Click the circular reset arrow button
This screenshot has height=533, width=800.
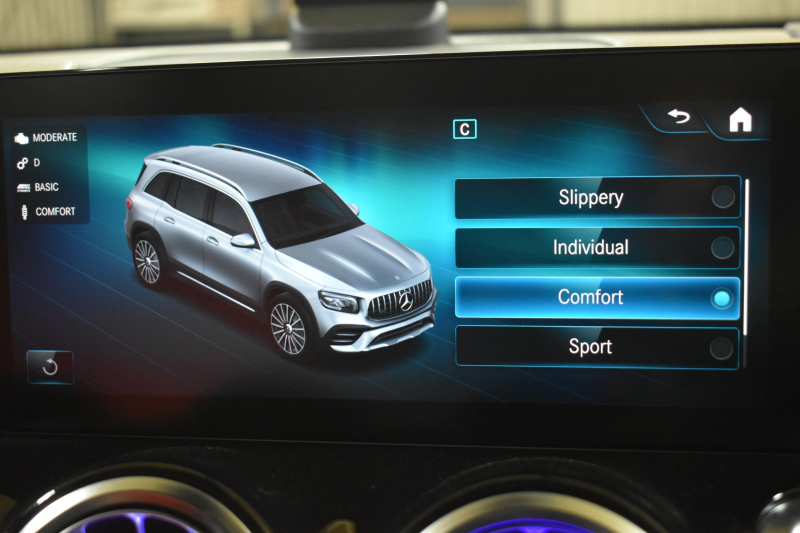pos(50,367)
